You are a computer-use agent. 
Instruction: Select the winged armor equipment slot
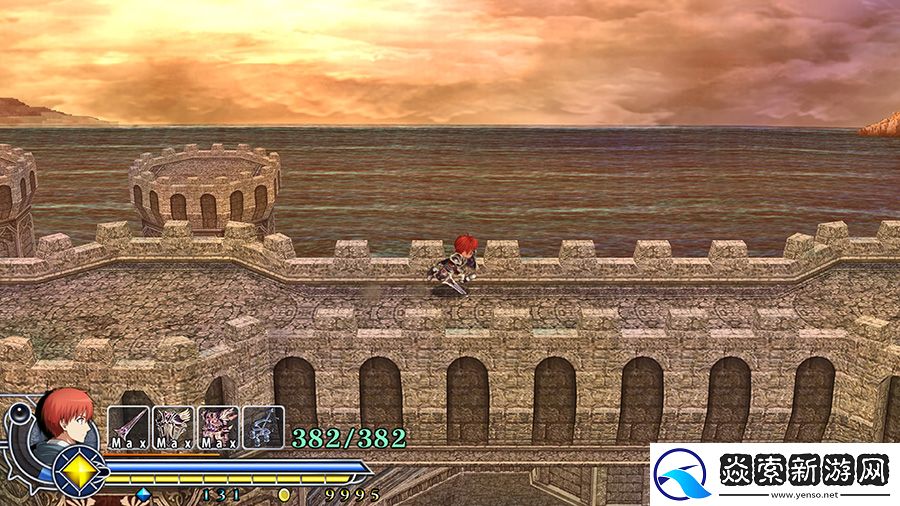tap(173, 426)
